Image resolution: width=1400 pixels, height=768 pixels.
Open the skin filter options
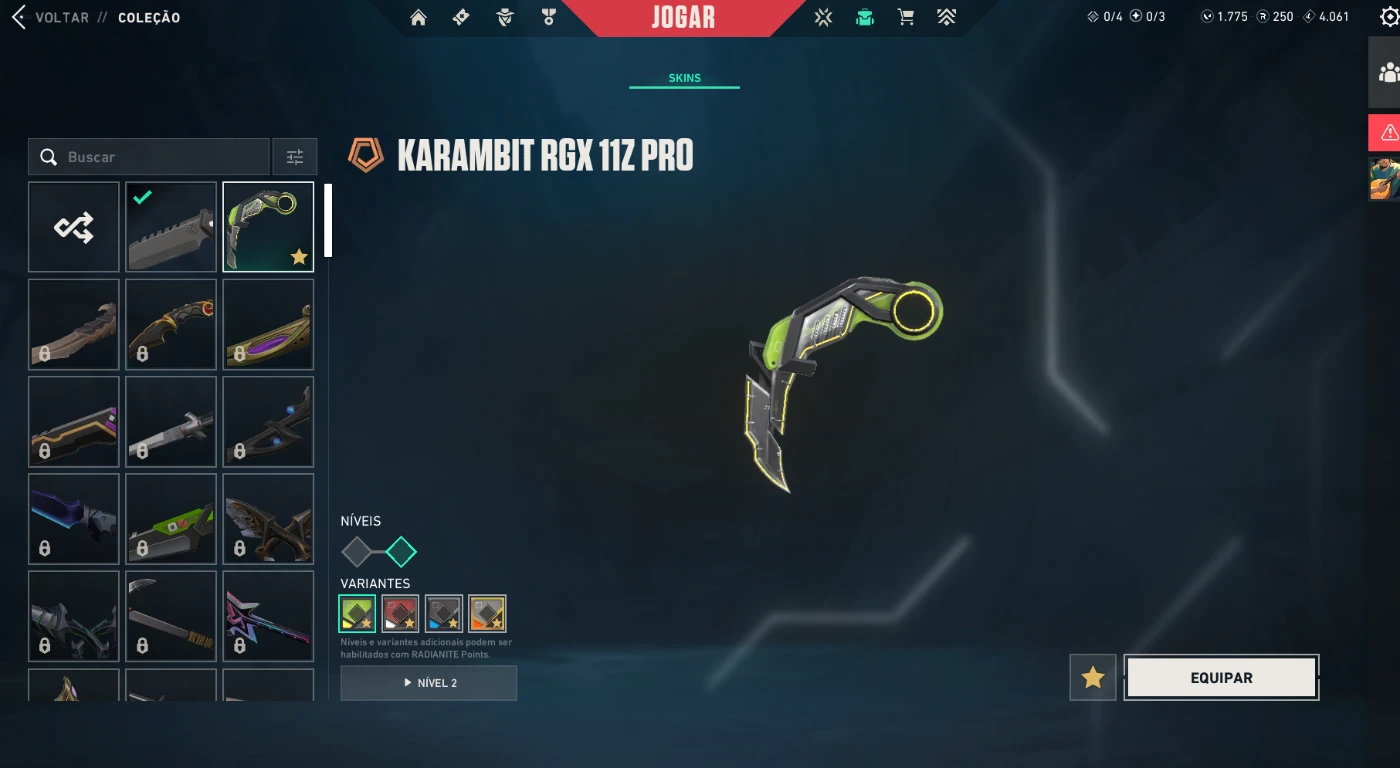coord(295,157)
